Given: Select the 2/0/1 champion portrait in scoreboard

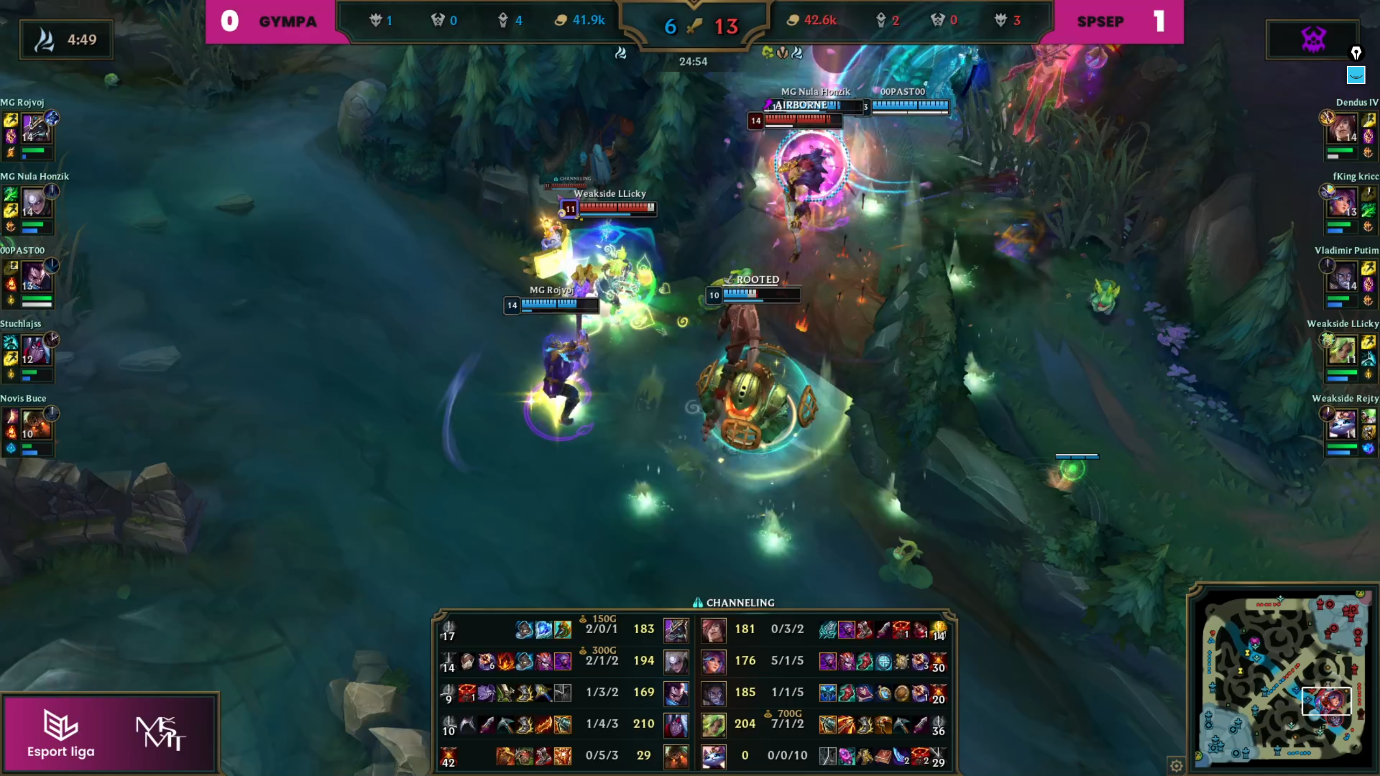Looking at the screenshot, I should [676, 630].
